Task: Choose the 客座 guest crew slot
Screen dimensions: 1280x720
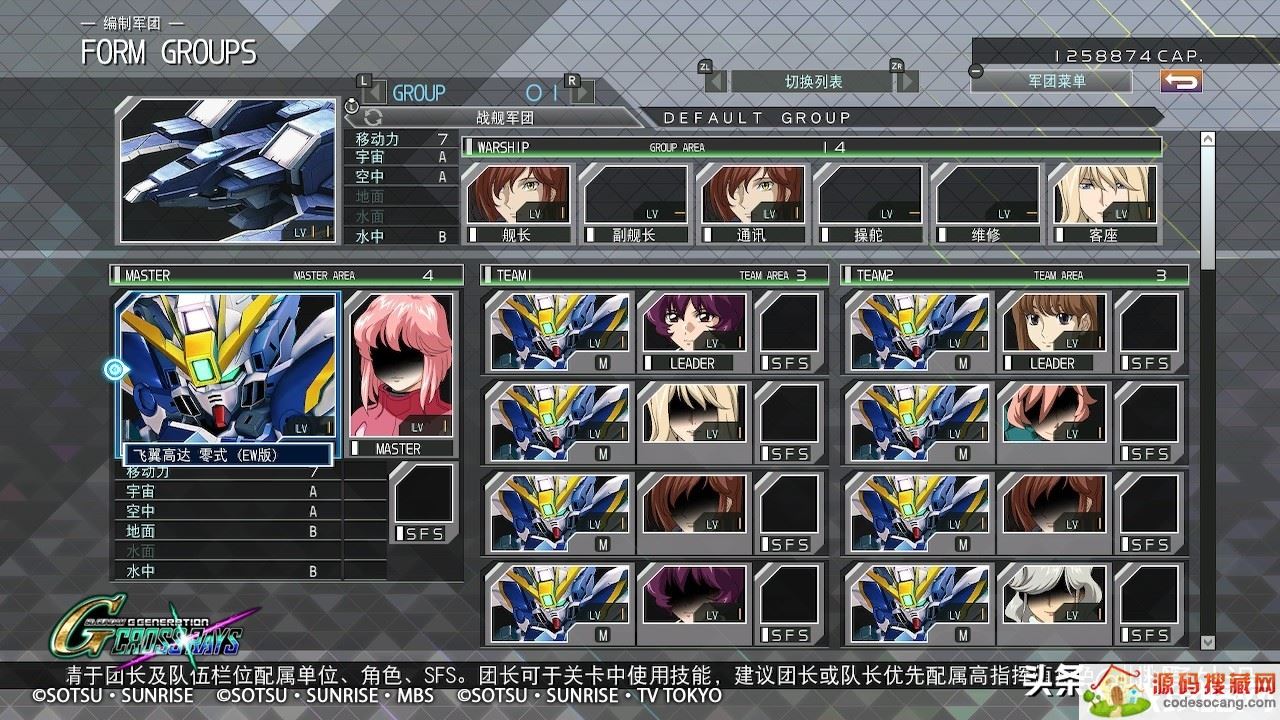Action: pyautogui.click(x=1104, y=204)
